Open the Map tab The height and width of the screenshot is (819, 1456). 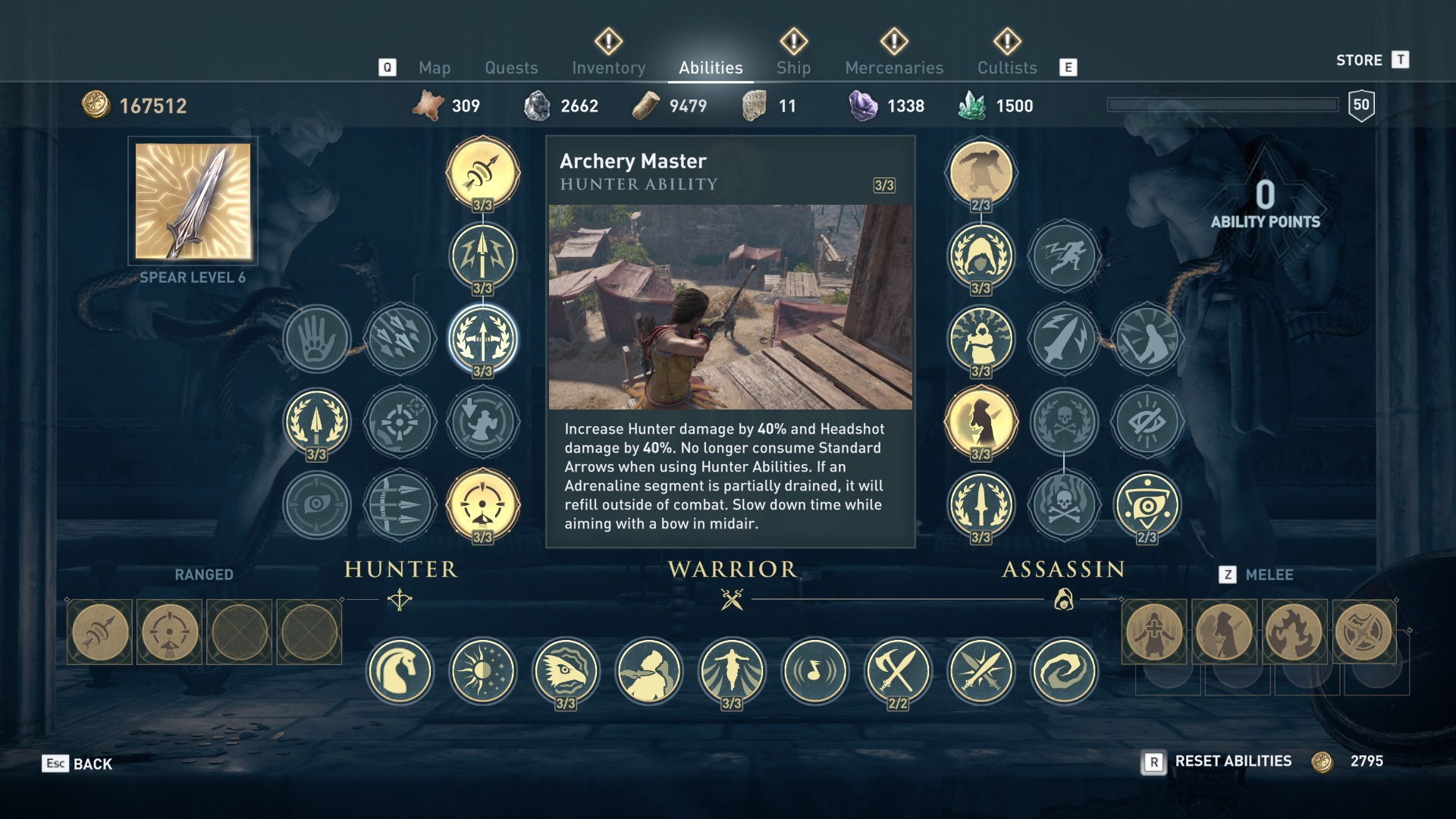tap(435, 67)
